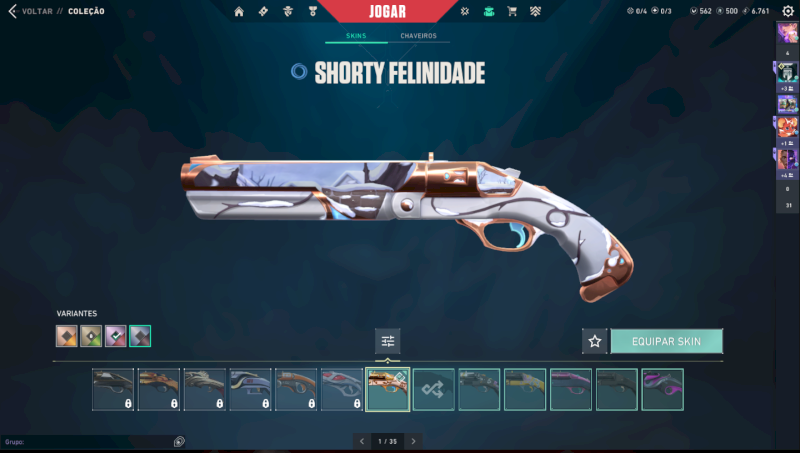Open the skin filter sliders button

coord(388,341)
